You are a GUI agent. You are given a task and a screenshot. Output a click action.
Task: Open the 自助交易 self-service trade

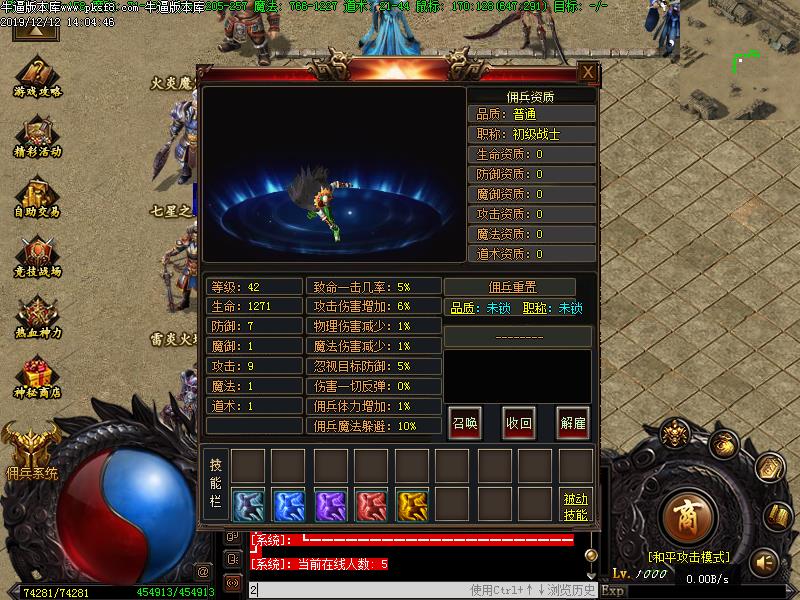coord(38,197)
